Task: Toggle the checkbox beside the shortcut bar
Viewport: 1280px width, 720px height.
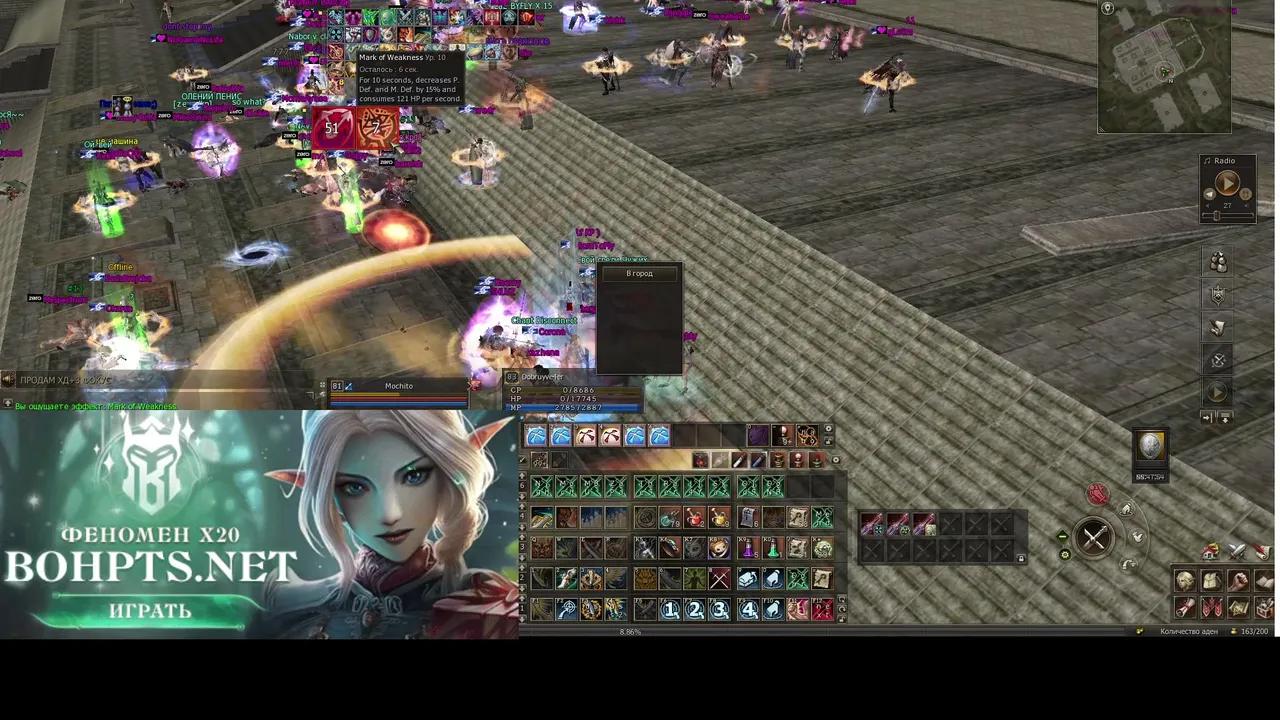Action: [x=522, y=459]
